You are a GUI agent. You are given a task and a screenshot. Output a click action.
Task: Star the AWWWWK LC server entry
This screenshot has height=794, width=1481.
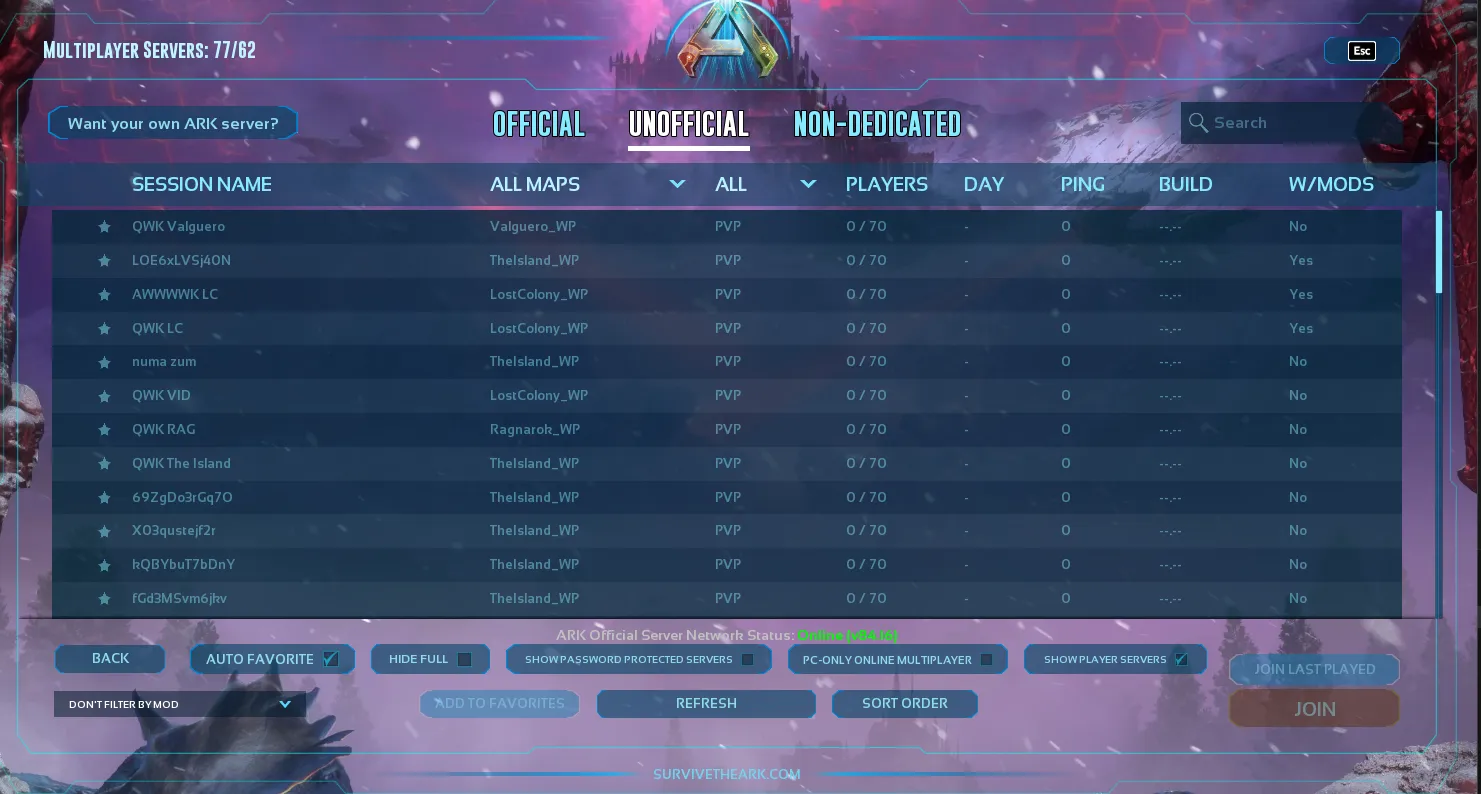pyautogui.click(x=104, y=294)
